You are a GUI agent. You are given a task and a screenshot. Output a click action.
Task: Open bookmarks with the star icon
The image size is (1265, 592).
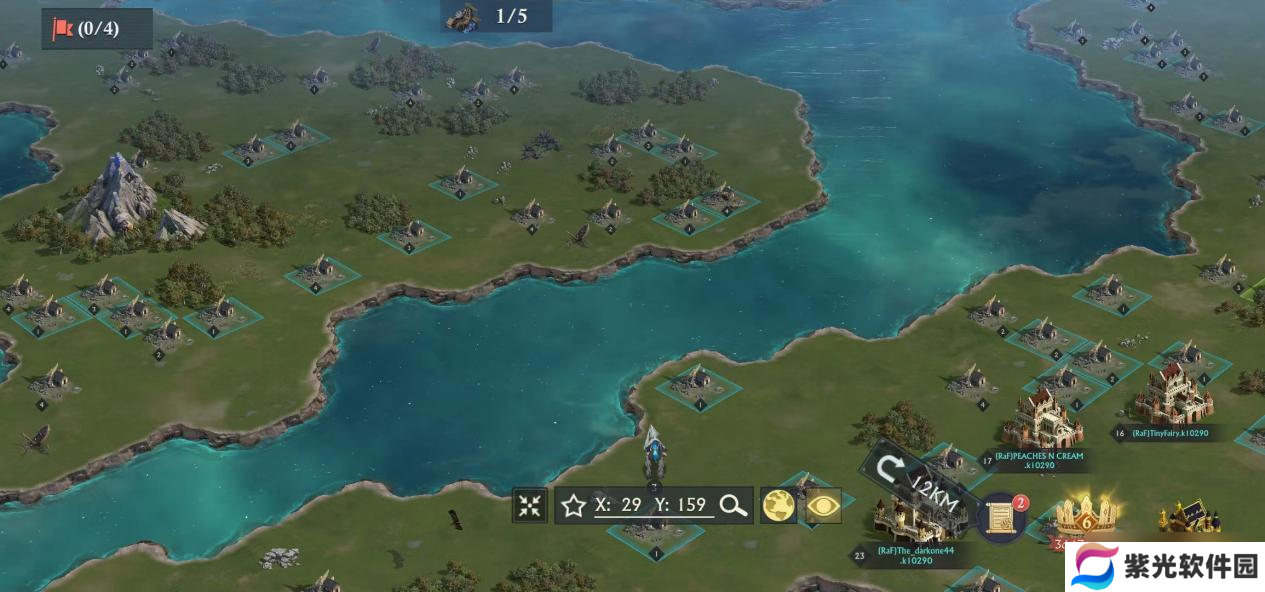(x=573, y=505)
